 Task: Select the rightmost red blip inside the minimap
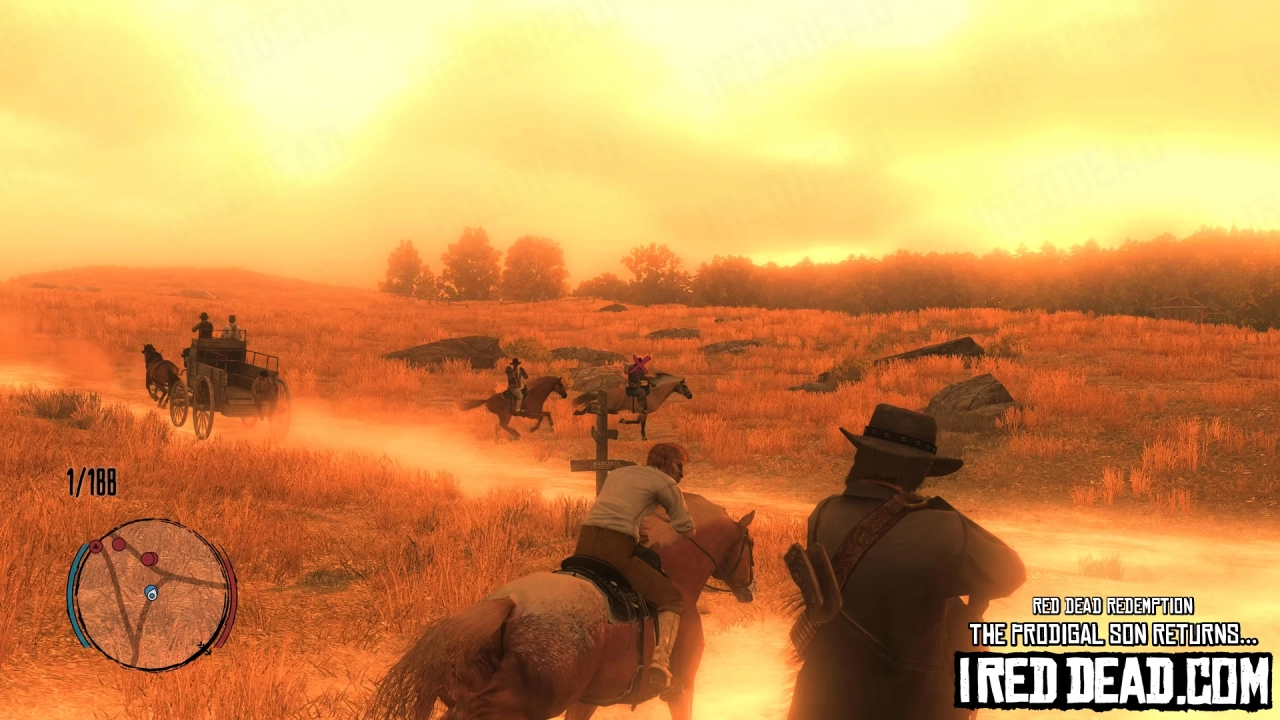click(x=150, y=560)
